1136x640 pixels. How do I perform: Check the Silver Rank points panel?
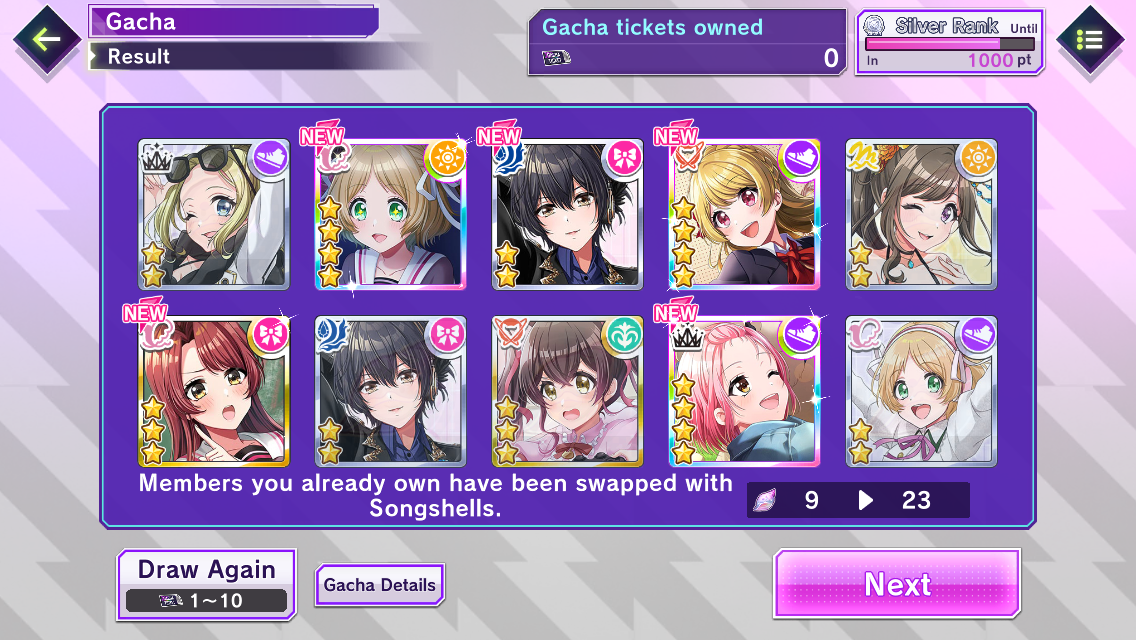click(x=950, y=42)
